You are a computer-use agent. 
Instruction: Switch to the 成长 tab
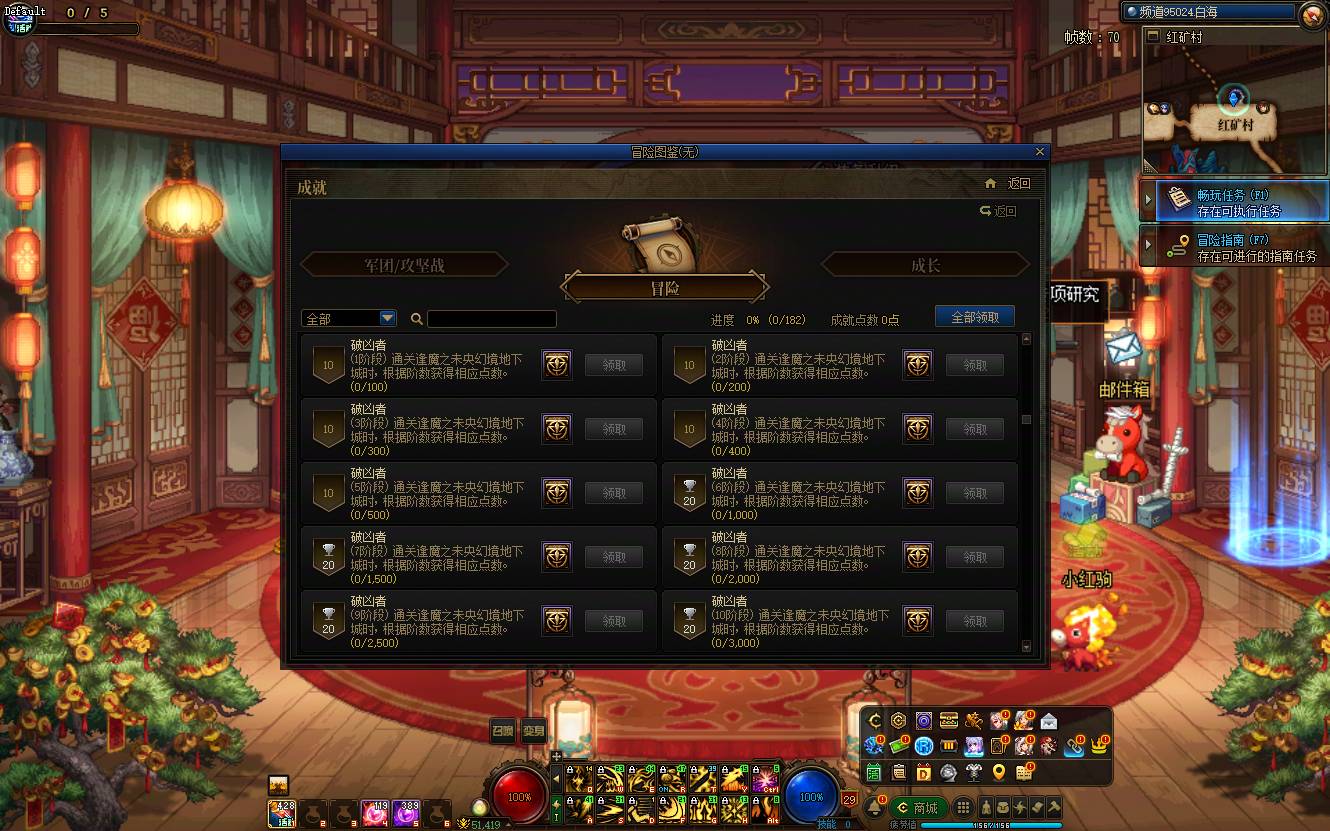[x=925, y=265]
